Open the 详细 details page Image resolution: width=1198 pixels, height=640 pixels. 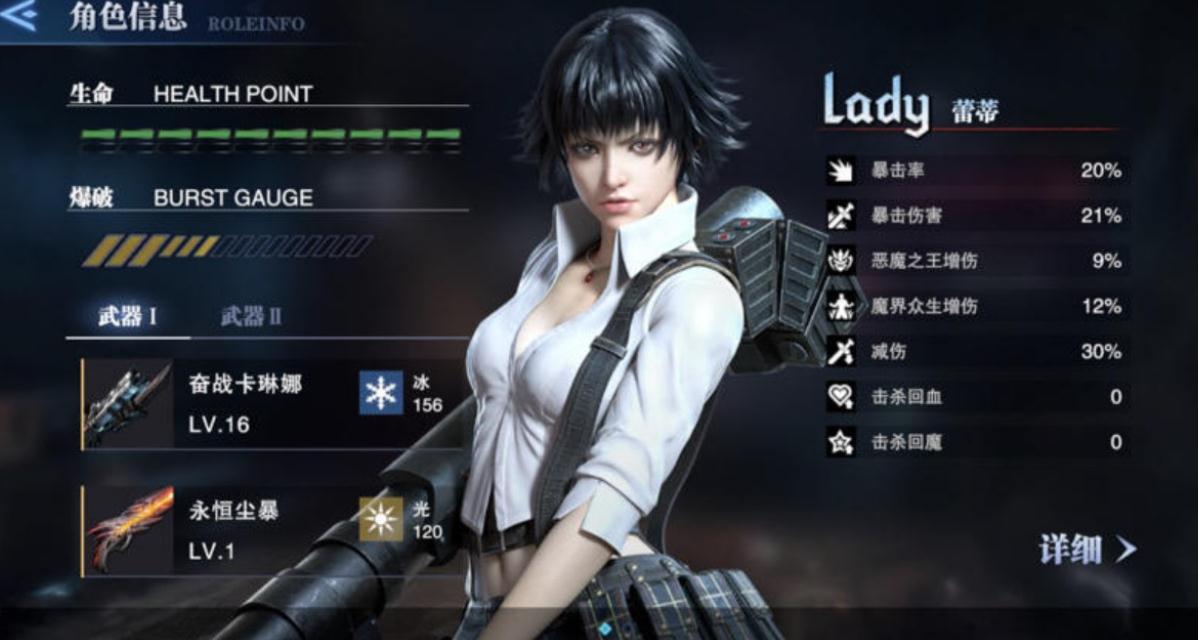pos(1087,548)
